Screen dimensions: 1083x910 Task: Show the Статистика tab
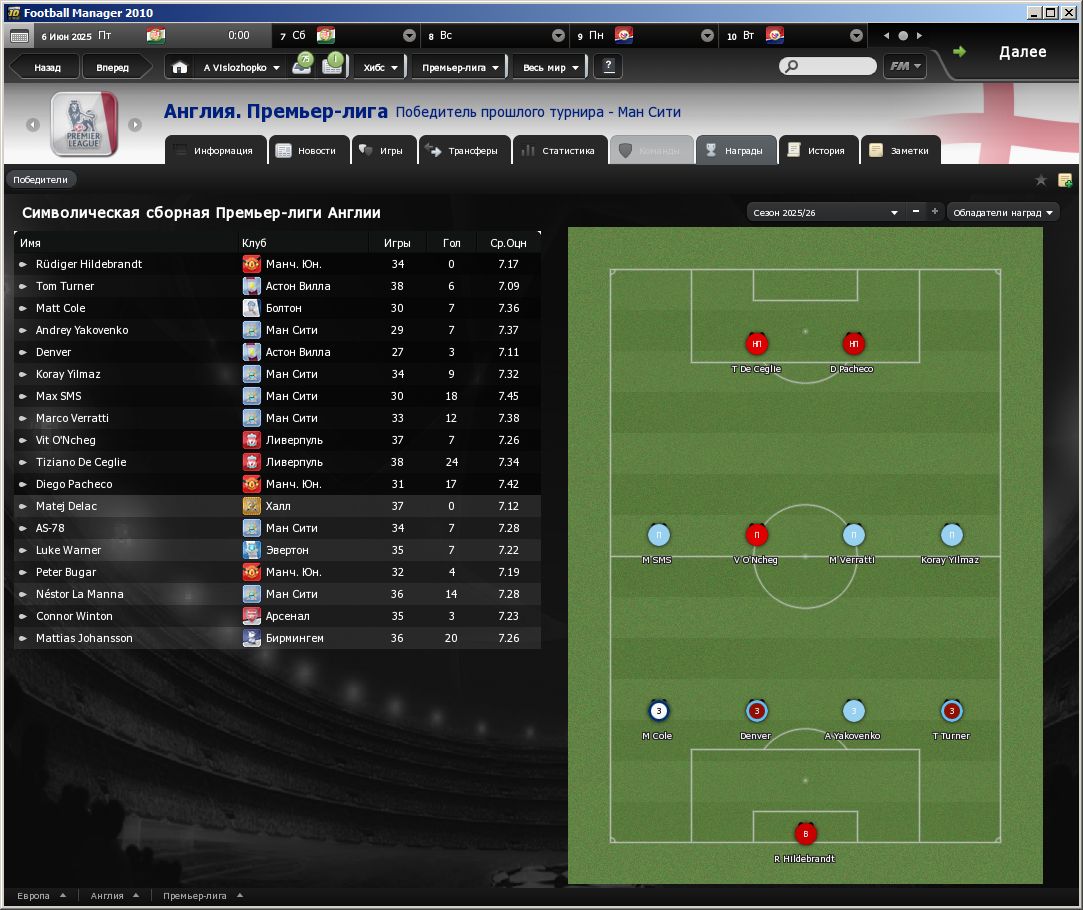[x=559, y=151]
